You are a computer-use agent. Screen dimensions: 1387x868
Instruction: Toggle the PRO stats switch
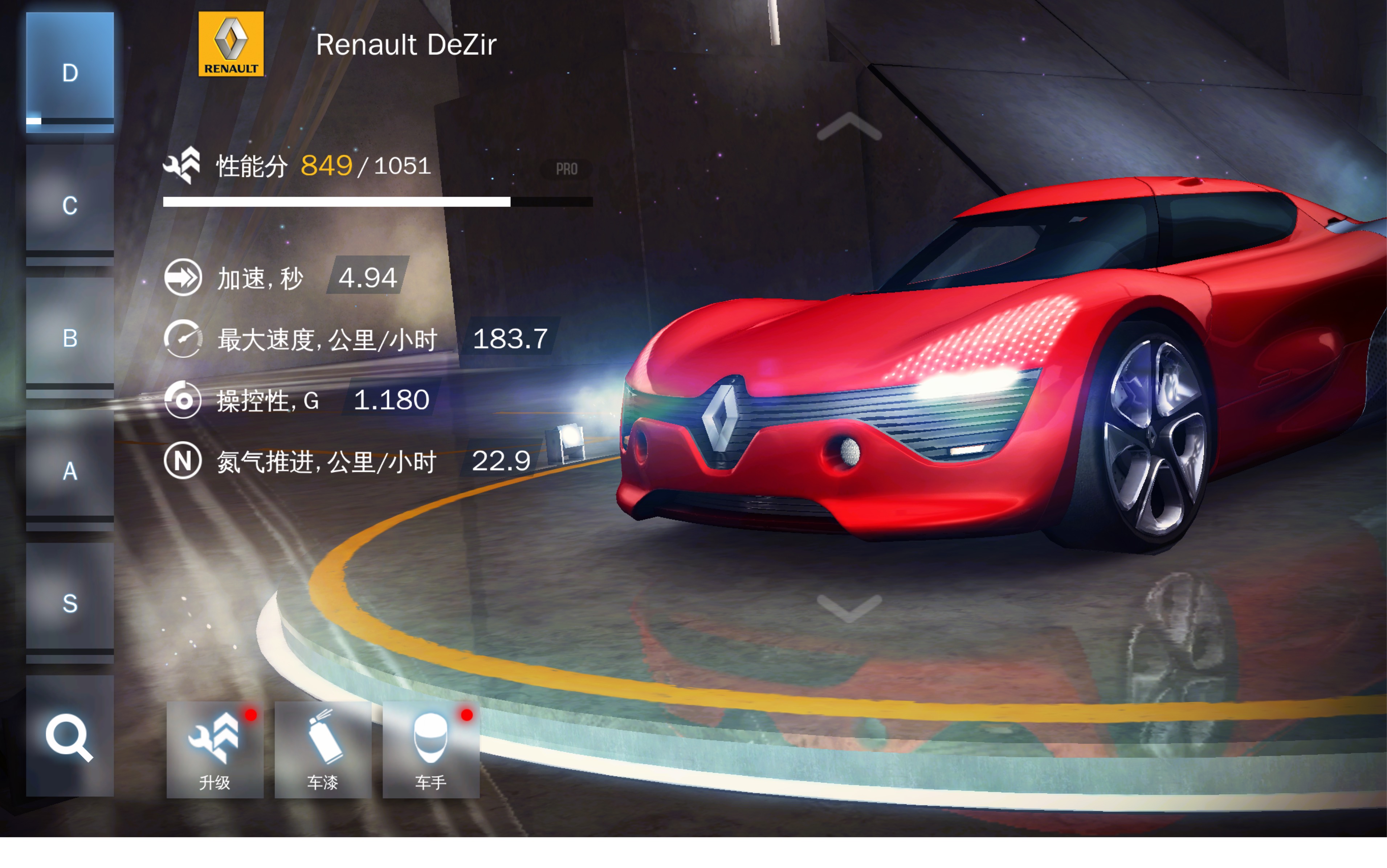tap(566, 169)
